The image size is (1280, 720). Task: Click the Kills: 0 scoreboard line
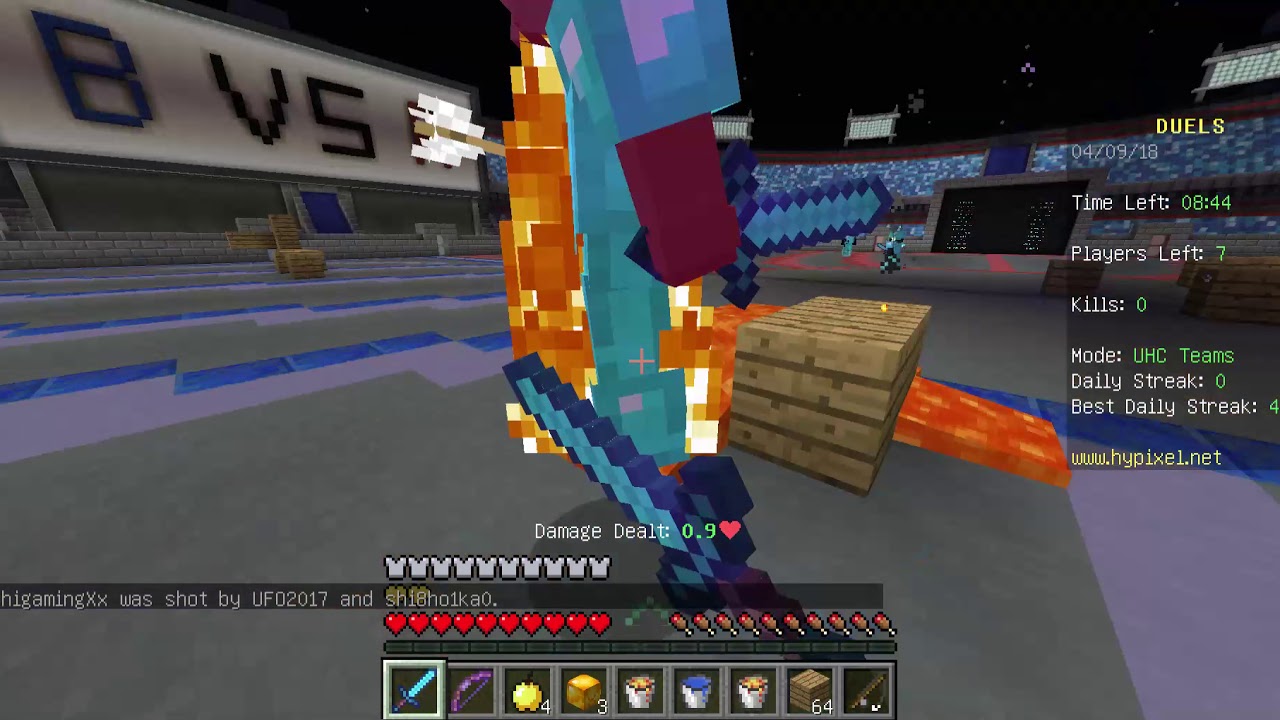click(x=1108, y=305)
